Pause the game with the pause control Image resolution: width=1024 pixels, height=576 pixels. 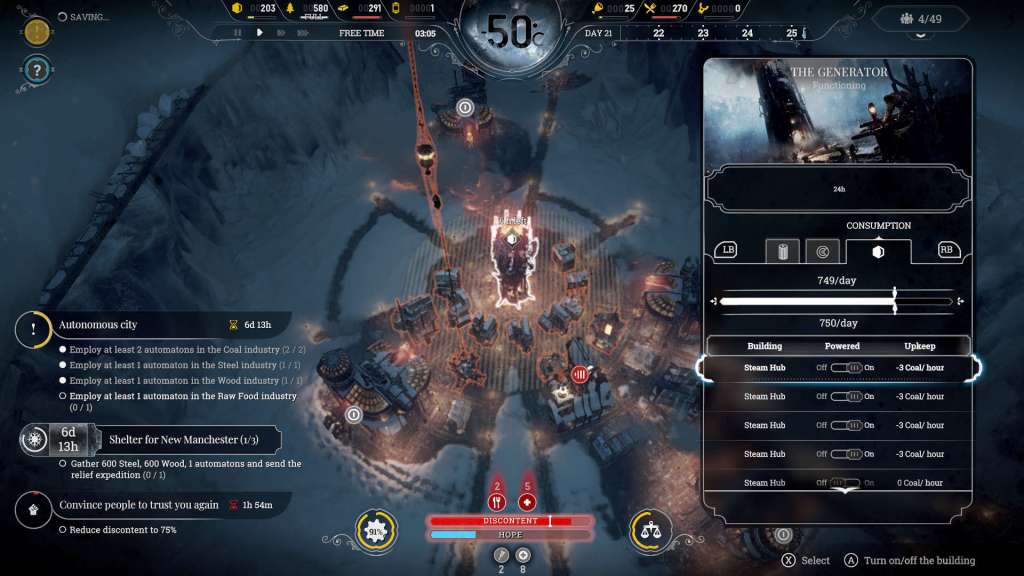tap(238, 33)
